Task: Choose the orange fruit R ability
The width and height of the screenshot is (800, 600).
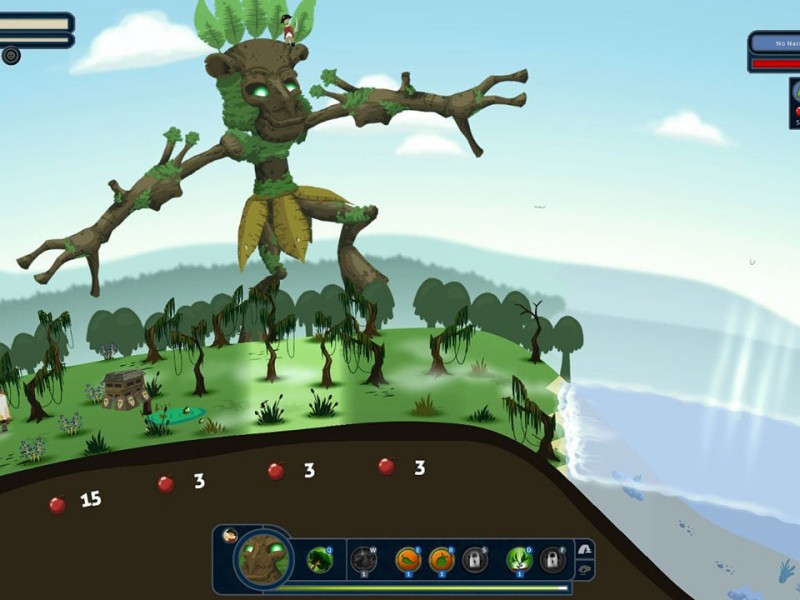Action: pos(441,559)
